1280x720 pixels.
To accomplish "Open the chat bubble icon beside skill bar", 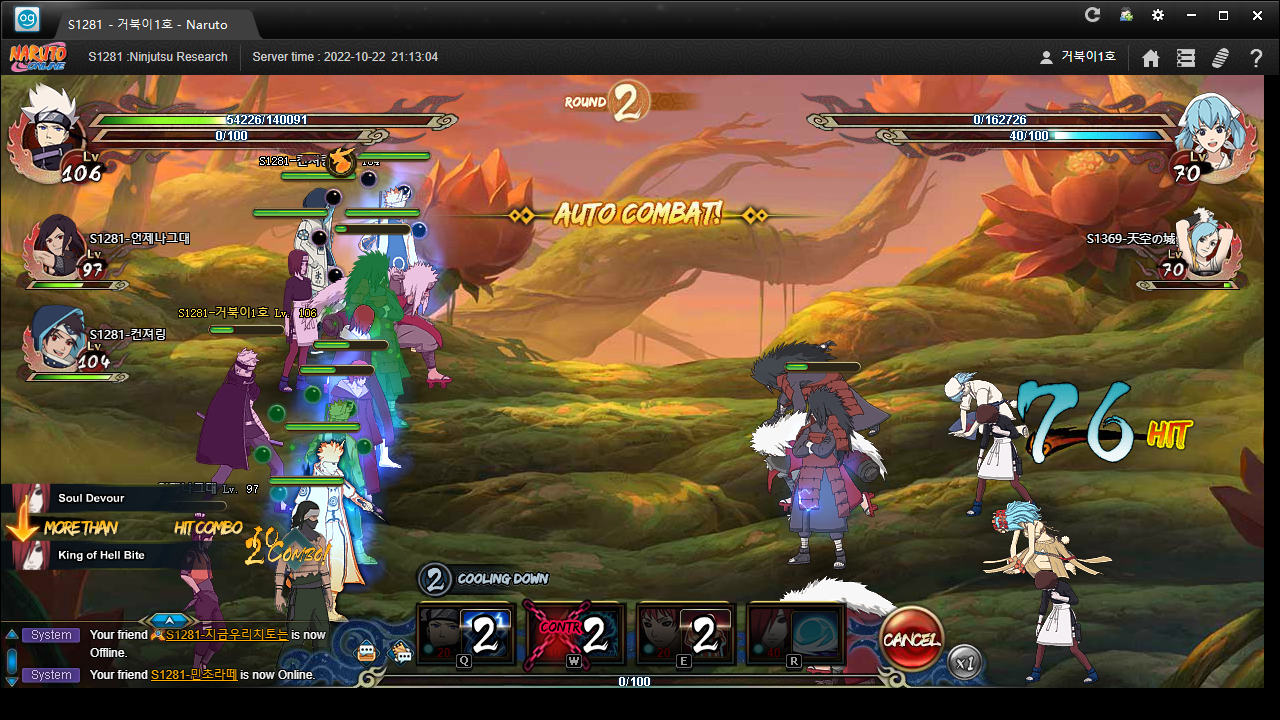I will [401, 653].
